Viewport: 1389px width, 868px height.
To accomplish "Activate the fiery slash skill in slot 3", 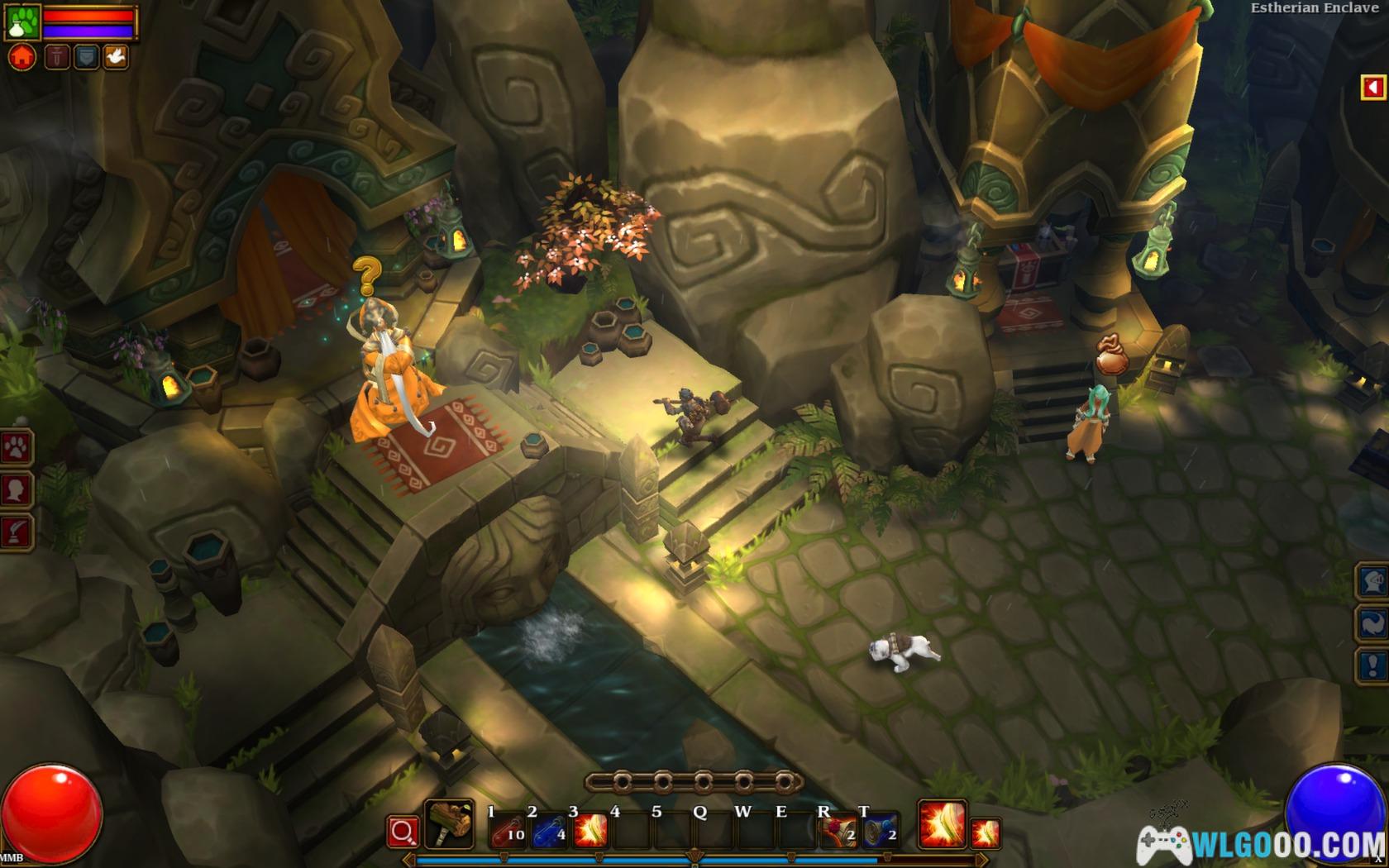I will (589, 830).
